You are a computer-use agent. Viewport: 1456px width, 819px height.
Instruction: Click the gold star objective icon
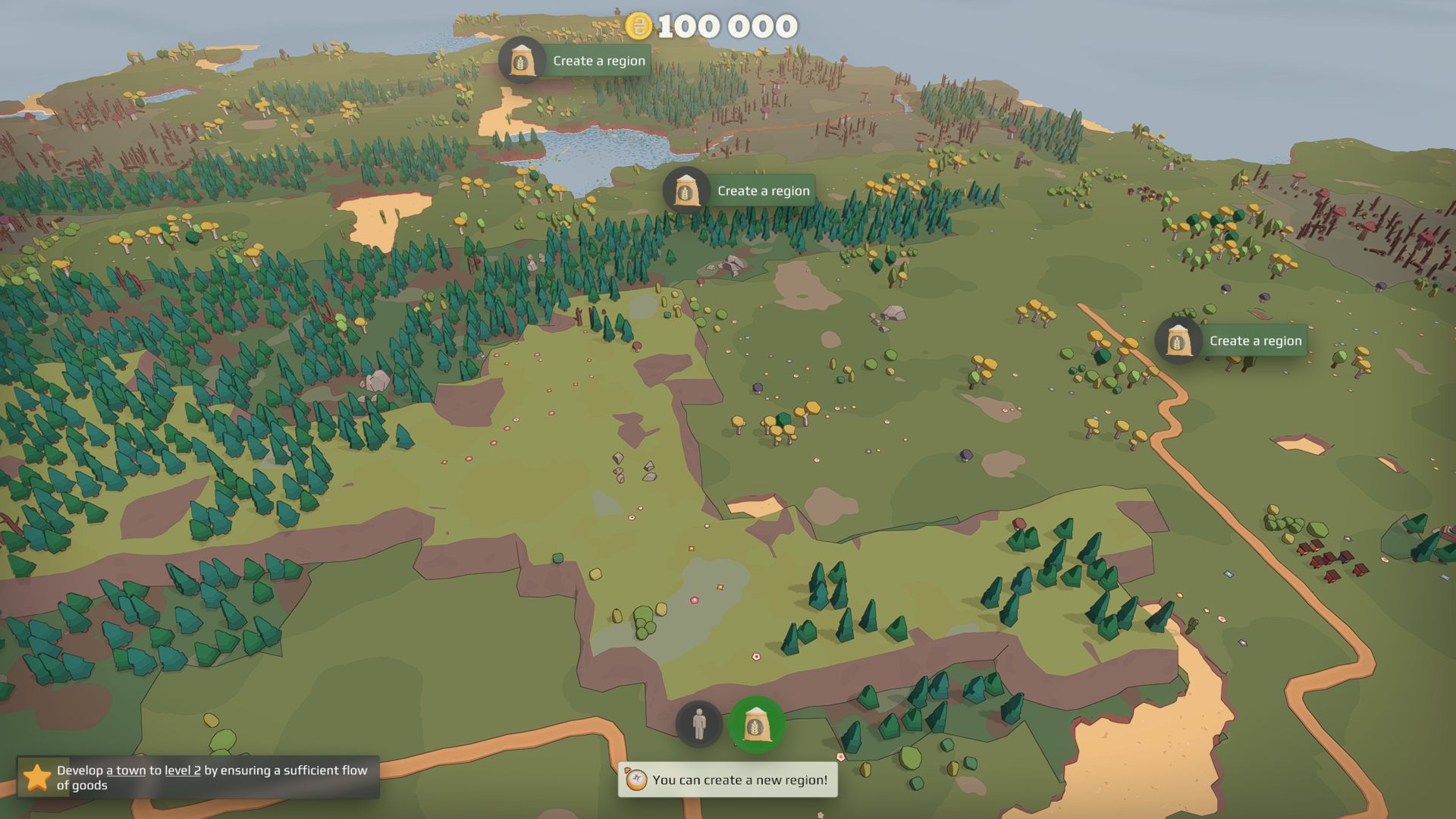coord(36,777)
